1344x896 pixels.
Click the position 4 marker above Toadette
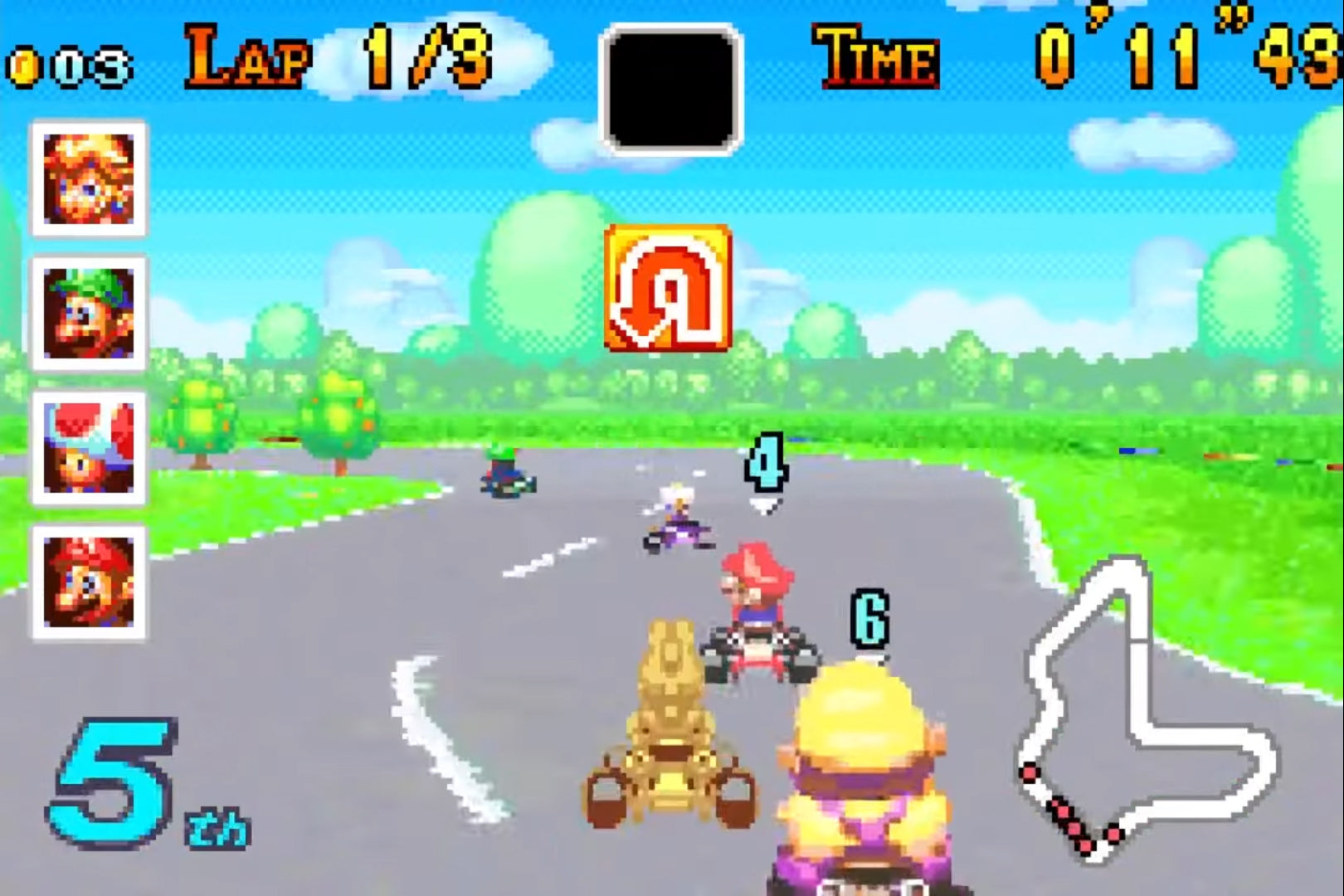pyautogui.click(x=767, y=460)
